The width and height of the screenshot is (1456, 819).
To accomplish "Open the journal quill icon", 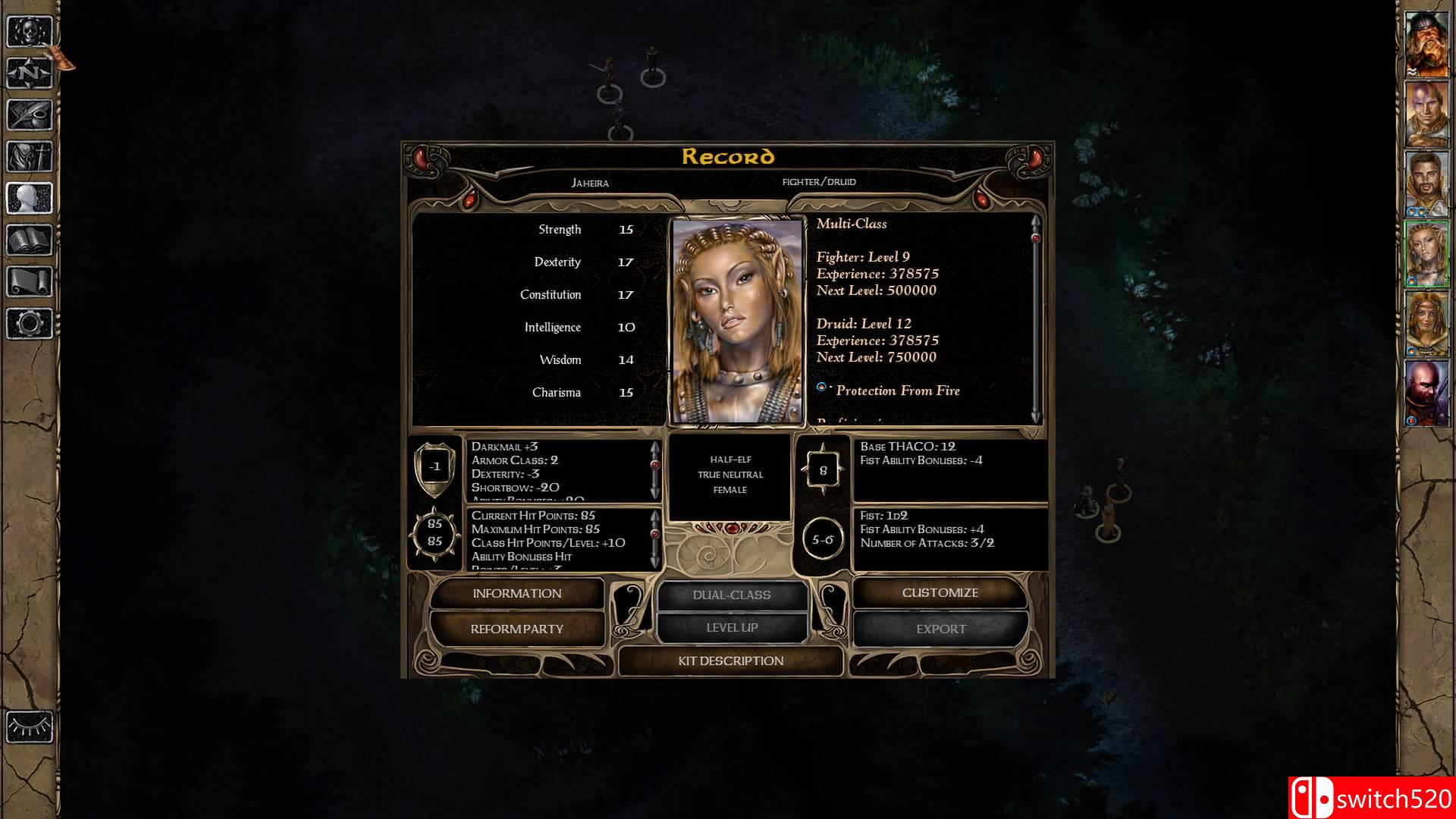I will pyautogui.click(x=30, y=115).
